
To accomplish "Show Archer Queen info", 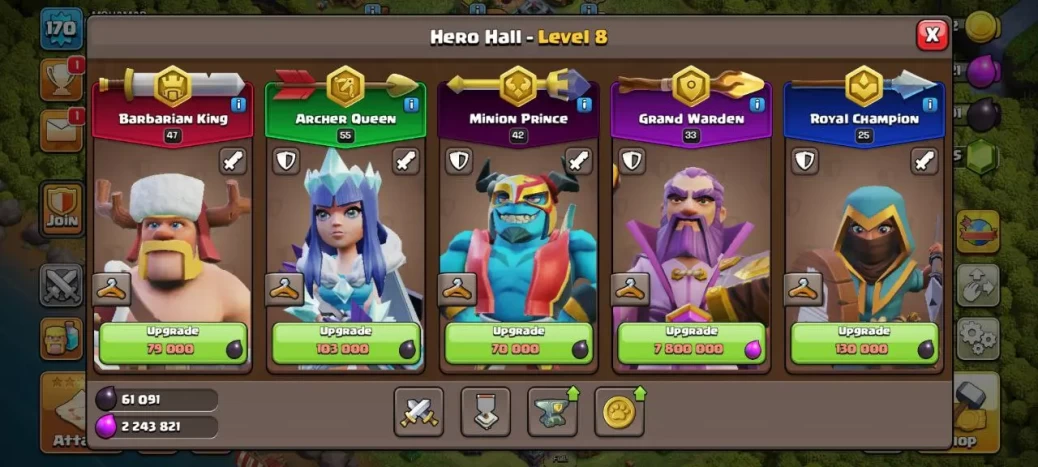I will point(411,103).
